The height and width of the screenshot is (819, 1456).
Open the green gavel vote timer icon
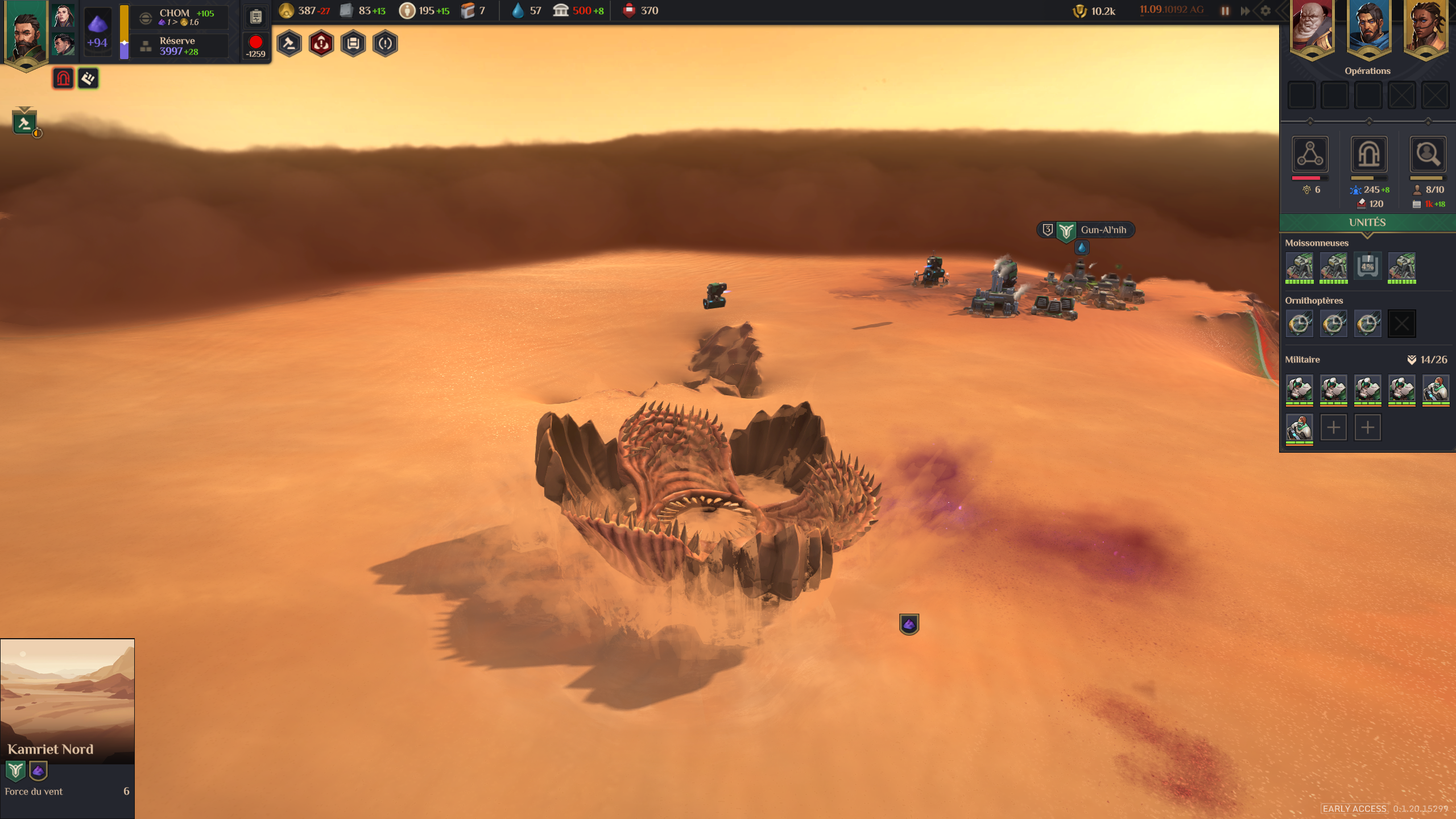coord(24,122)
